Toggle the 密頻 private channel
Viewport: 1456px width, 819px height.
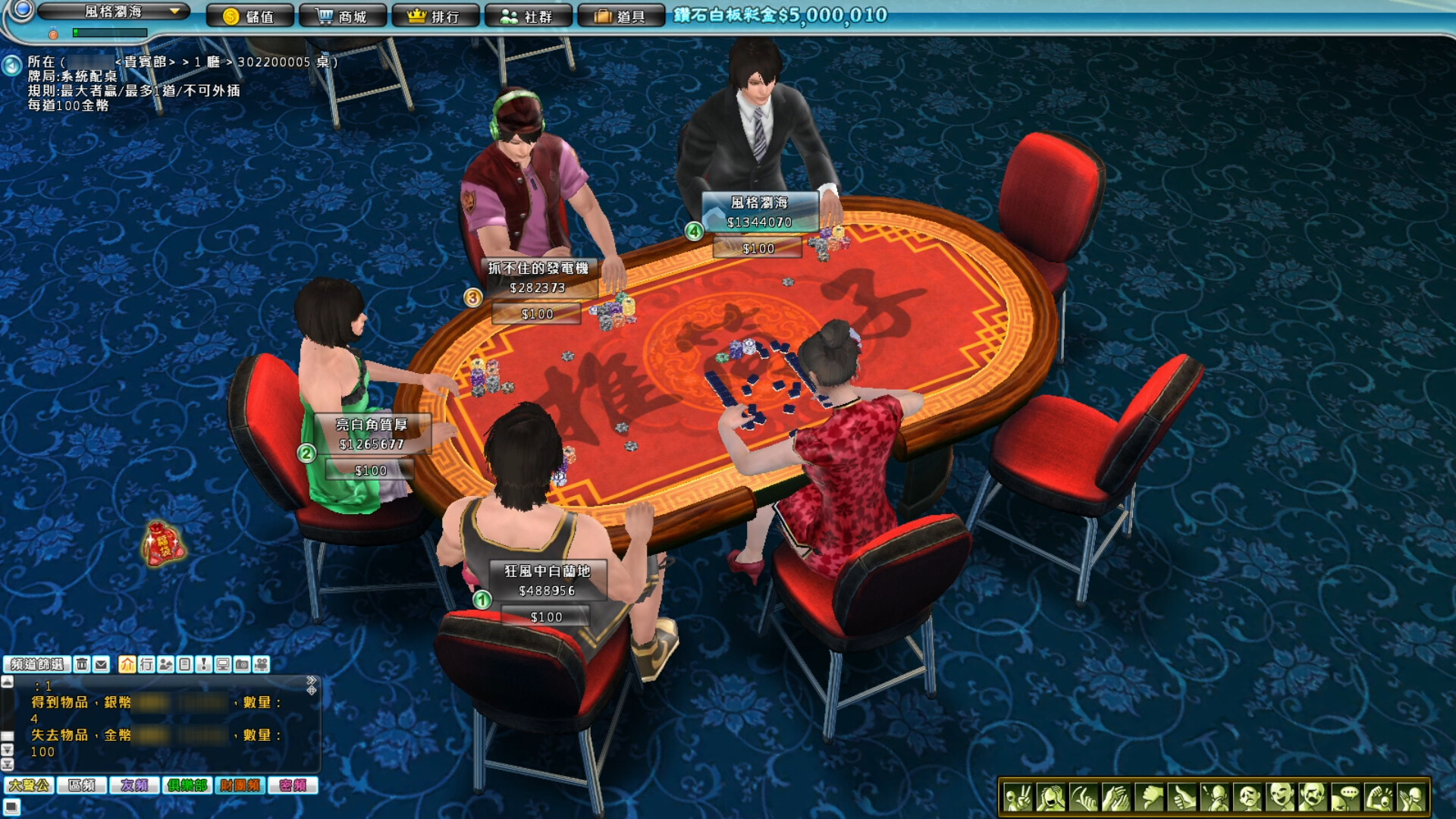point(293,786)
